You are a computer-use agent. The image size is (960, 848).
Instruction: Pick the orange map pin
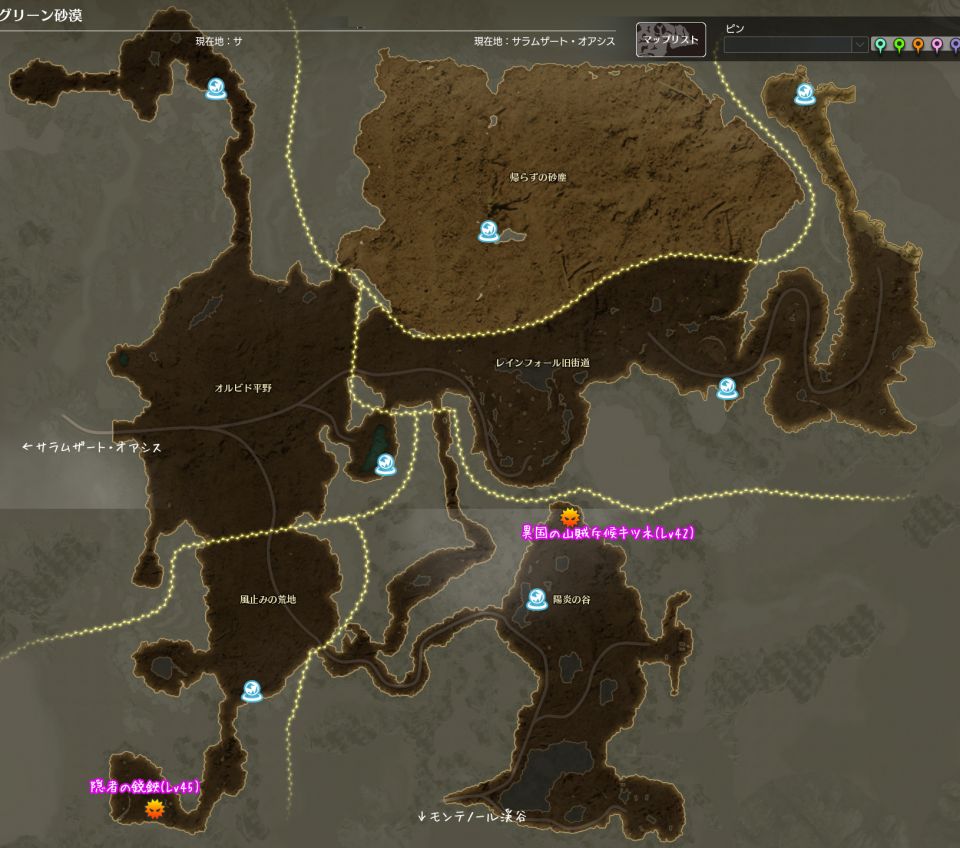(x=918, y=45)
